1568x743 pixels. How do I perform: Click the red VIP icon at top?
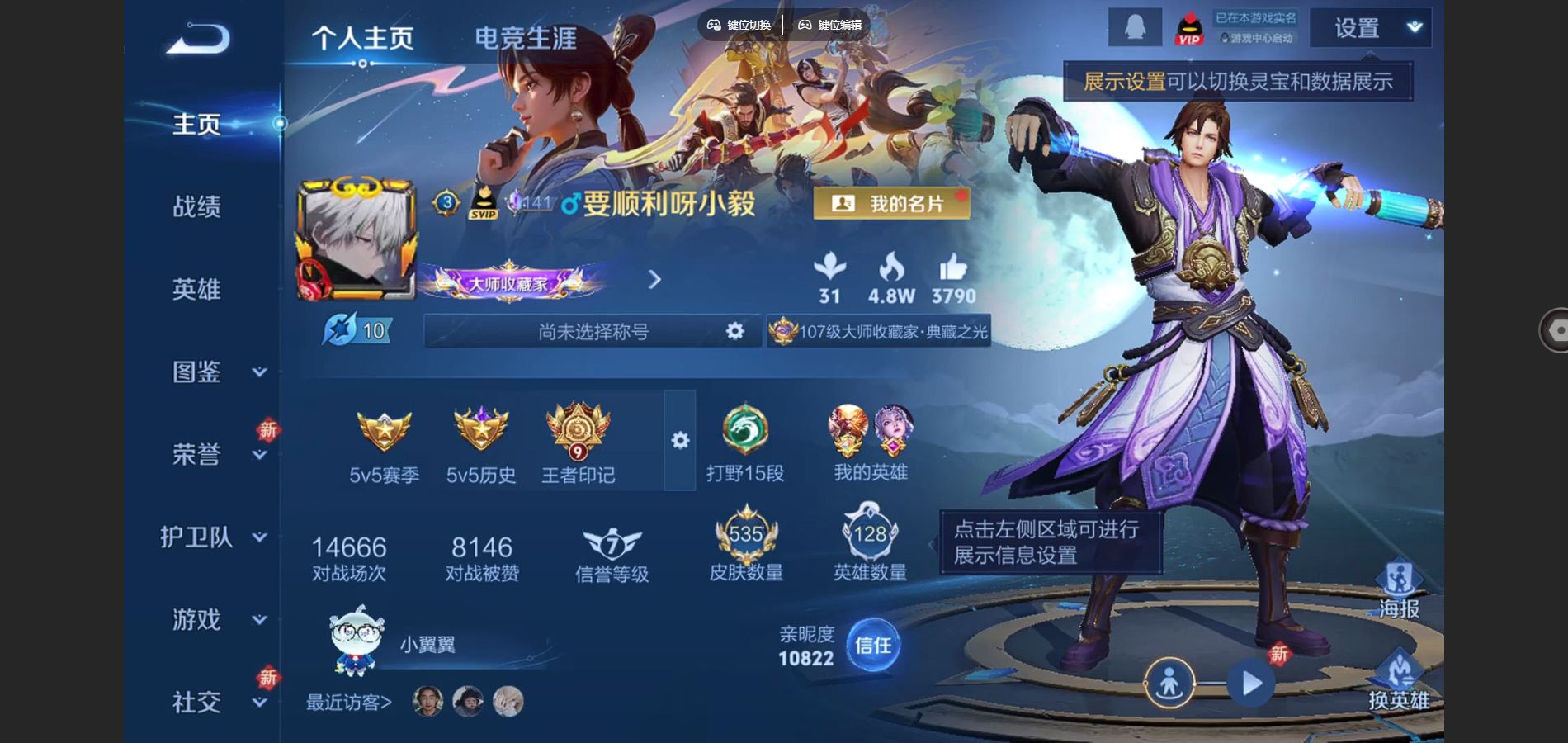tap(1190, 29)
